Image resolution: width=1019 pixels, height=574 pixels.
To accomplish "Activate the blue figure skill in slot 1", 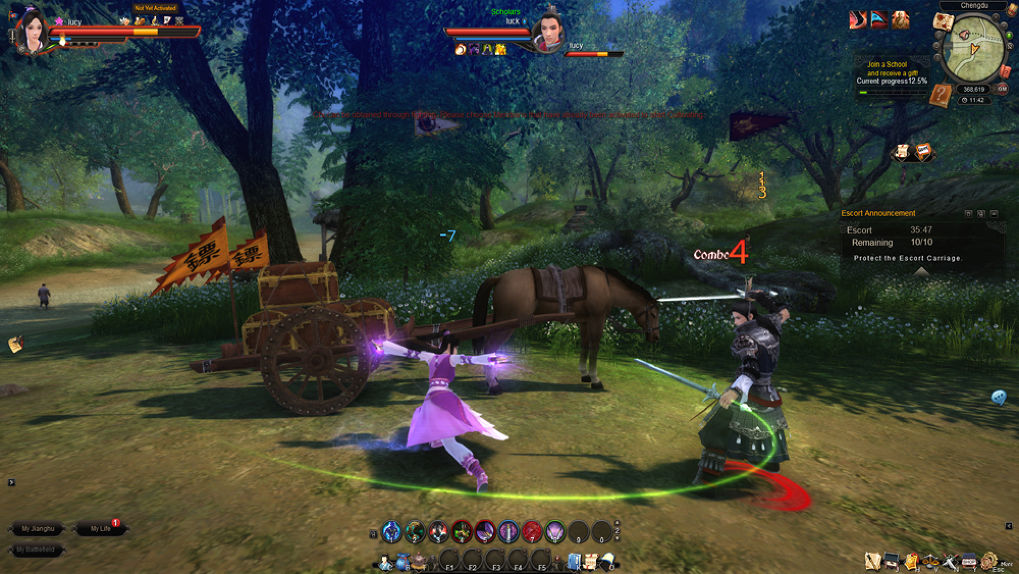I will [392, 532].
